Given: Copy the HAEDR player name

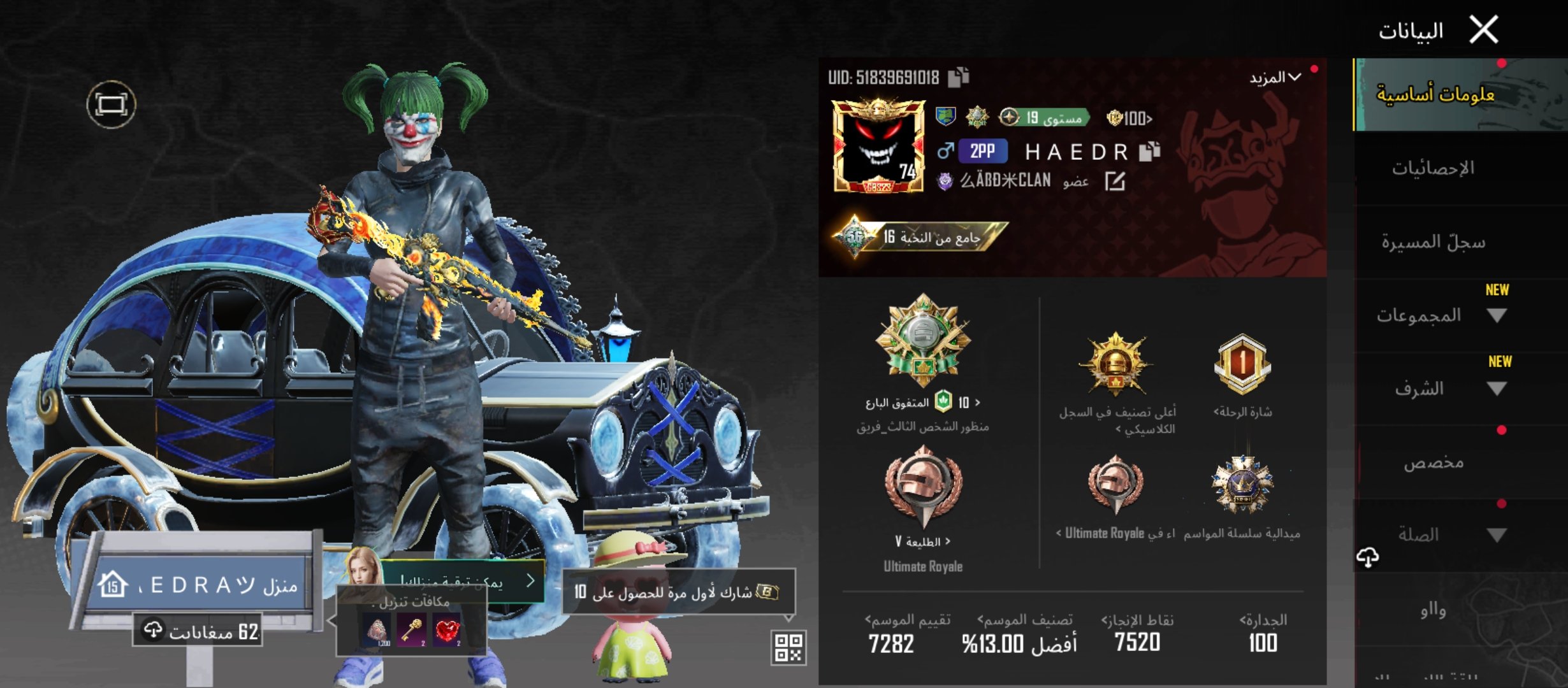Looking at the screenshot, I should point(1149,151).
